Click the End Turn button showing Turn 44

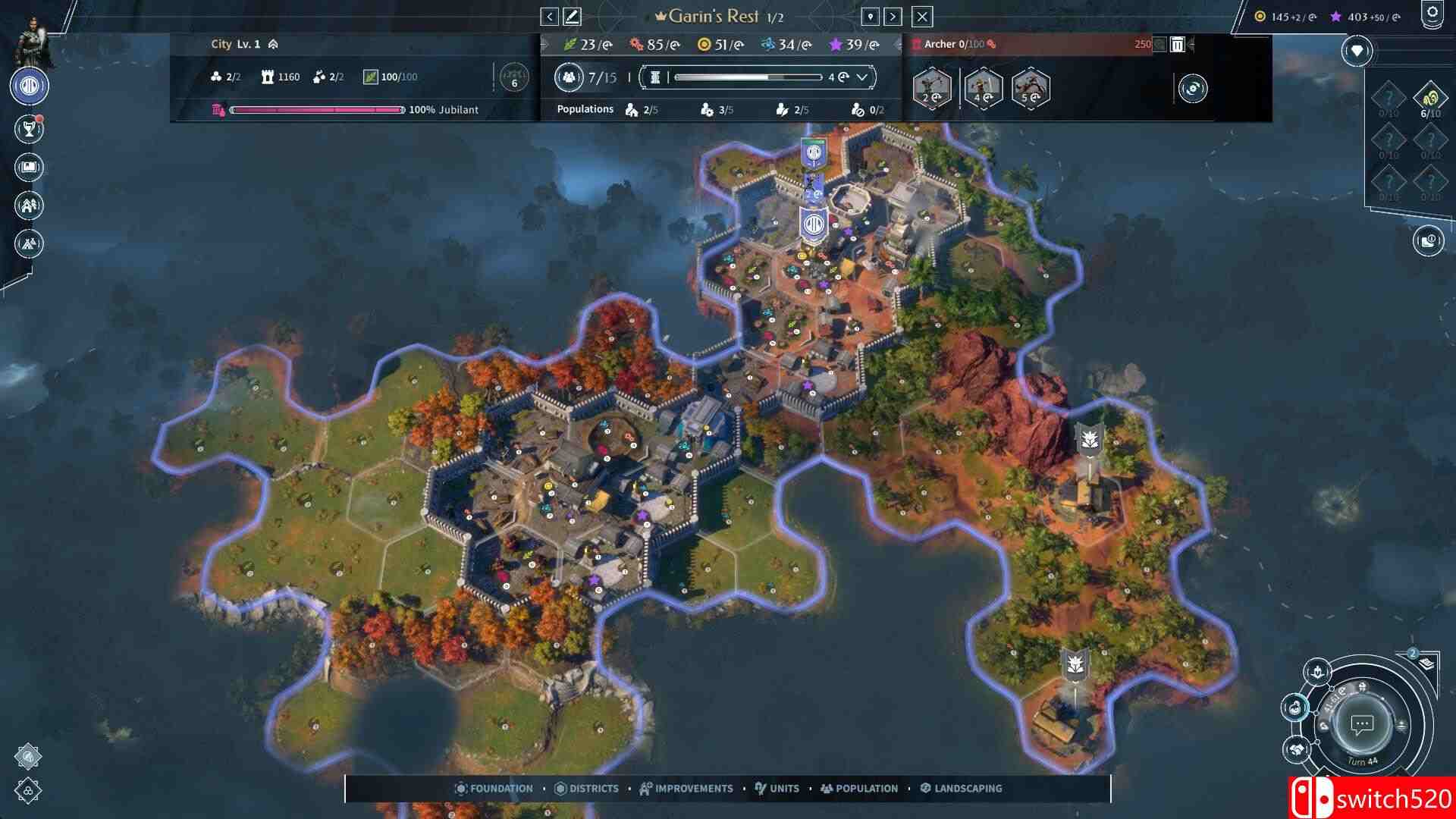point(1363,723)
